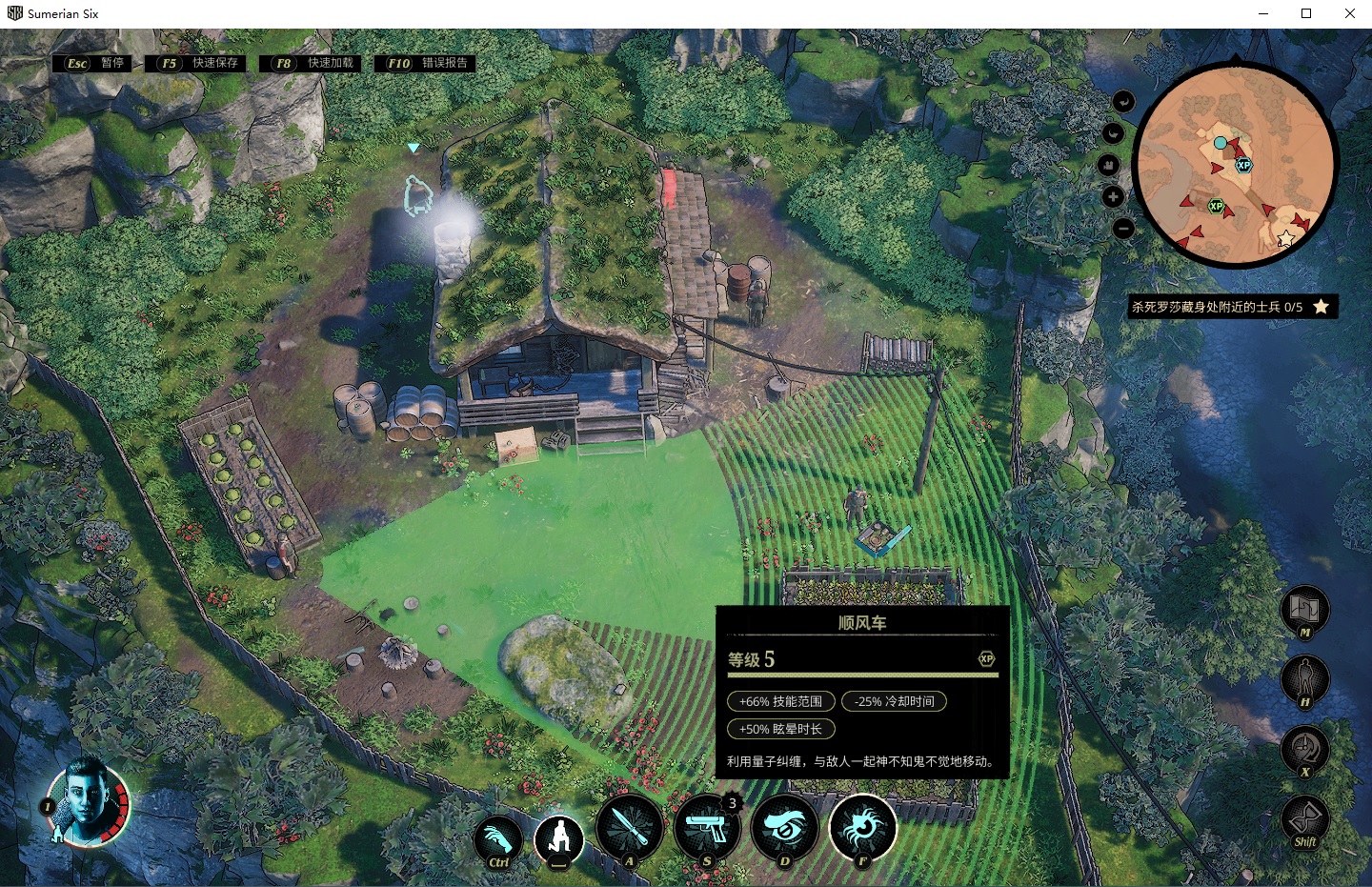The height and width of the screenshot is (887, 1372).
Task: Select the 顺风车 tentacle ability icon
Action: tap(862, 828)
